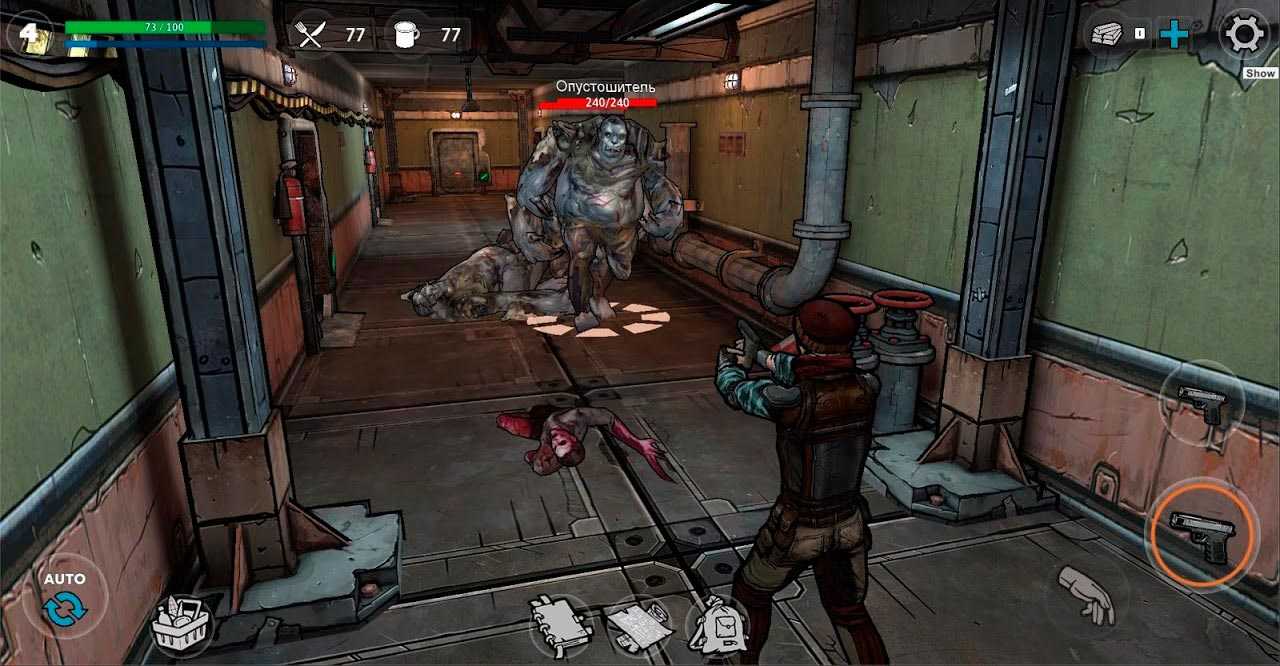Fire the pistol with the orange-ringed button
Viewport: 1280px width, 666px height.
1202,535
